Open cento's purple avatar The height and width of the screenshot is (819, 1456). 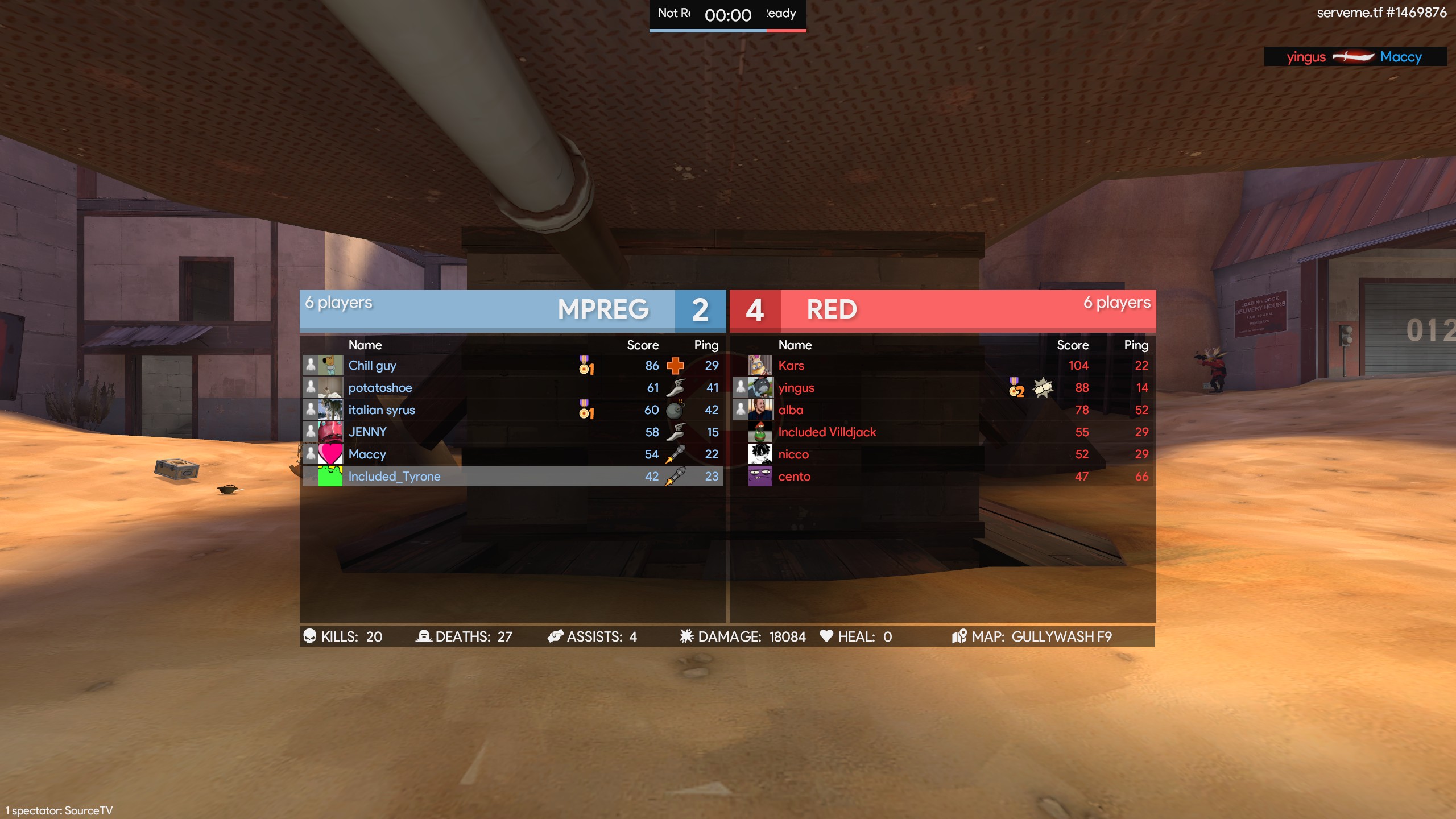(x=760, y=476)
